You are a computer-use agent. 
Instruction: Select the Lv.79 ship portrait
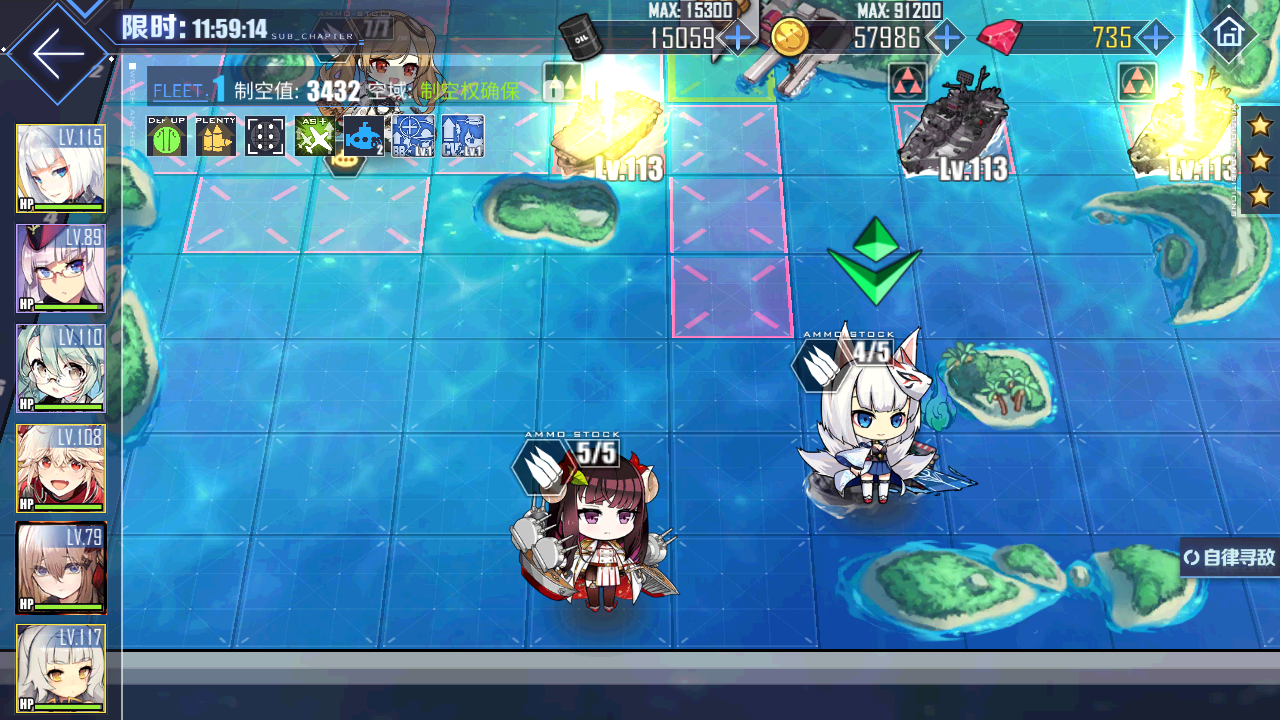[x=61, y=568]
